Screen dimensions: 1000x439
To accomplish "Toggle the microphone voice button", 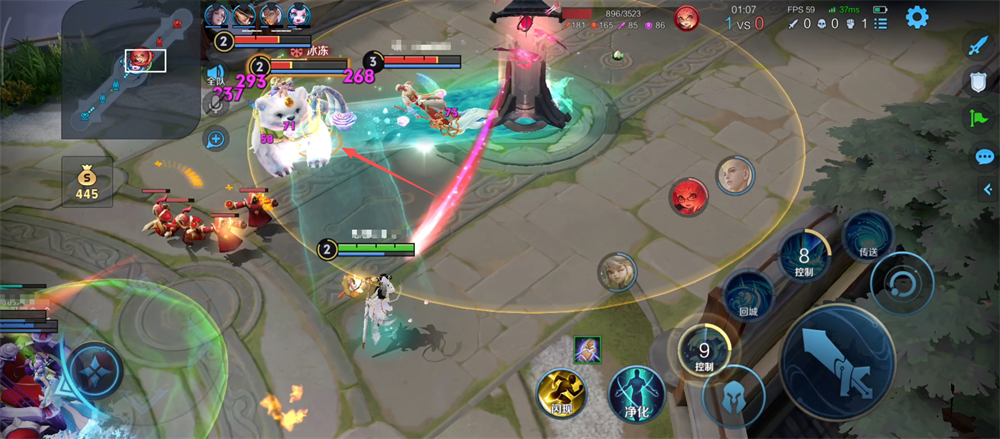I will (x=214, y=103).
